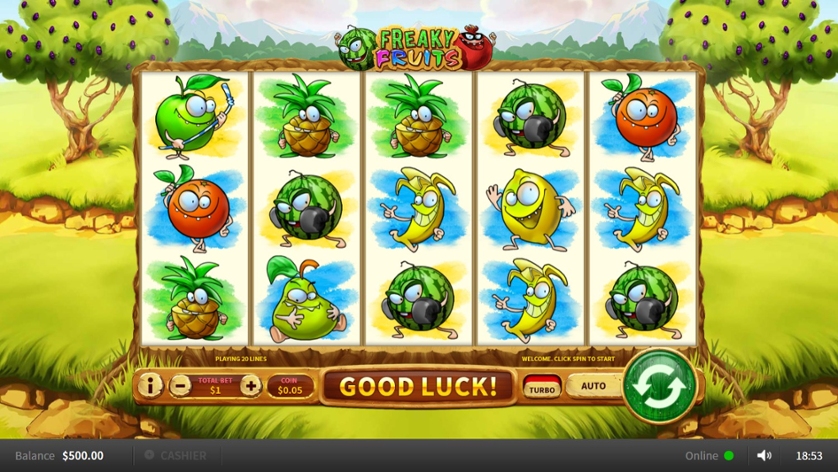Decrease total bet with the minus button
838x472 pixels.
click(180, 385)
